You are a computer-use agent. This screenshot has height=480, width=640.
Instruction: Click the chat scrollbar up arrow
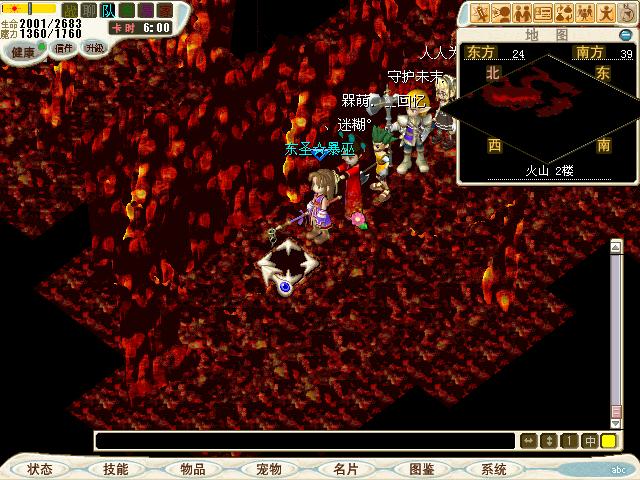tap(616, 247)
